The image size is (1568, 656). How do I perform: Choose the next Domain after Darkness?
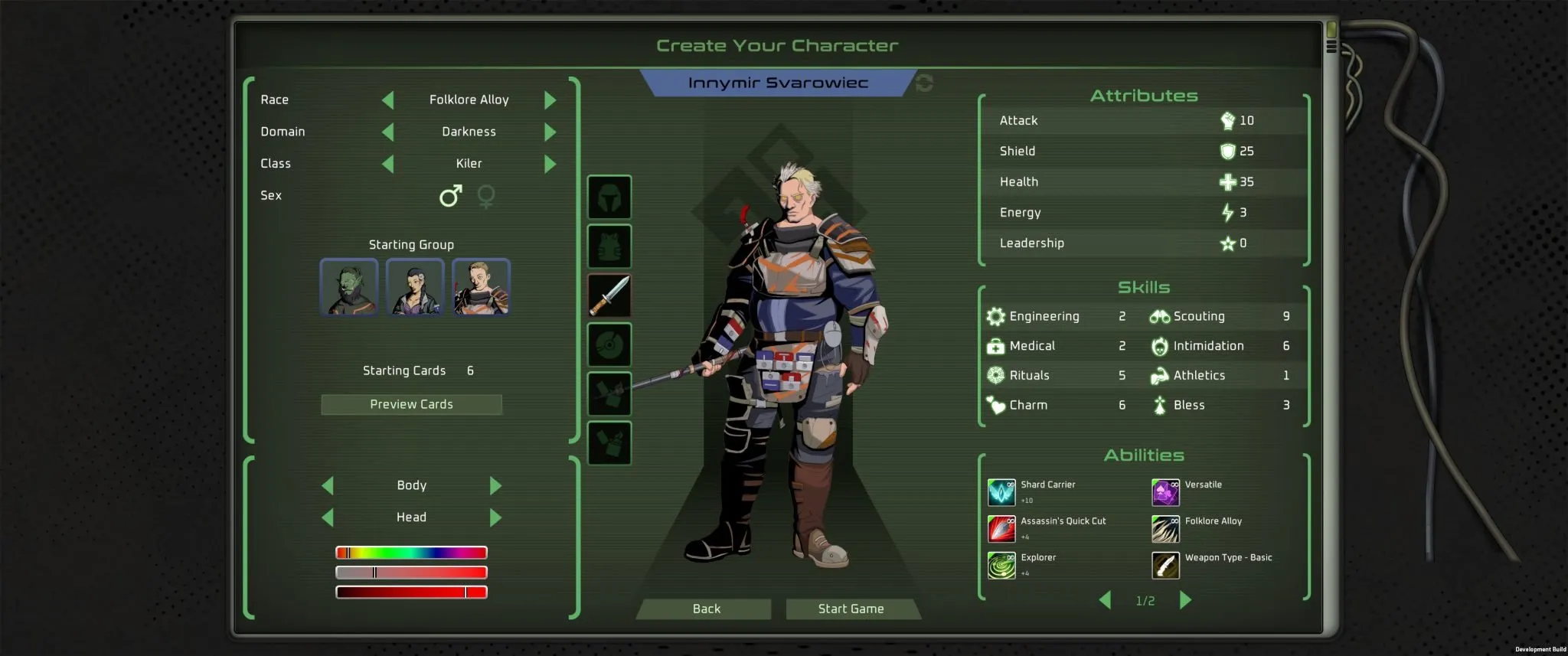(550, 132)
